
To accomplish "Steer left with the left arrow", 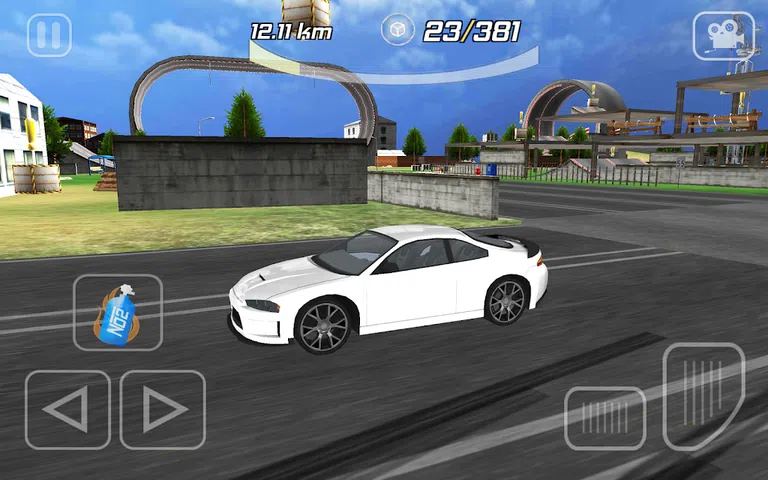I will [67, 410].
